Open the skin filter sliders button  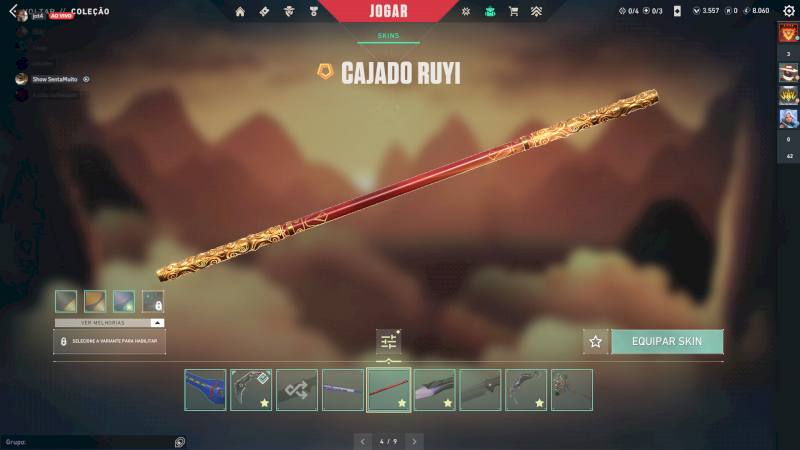pyautogui.click(x=388, y=341)
